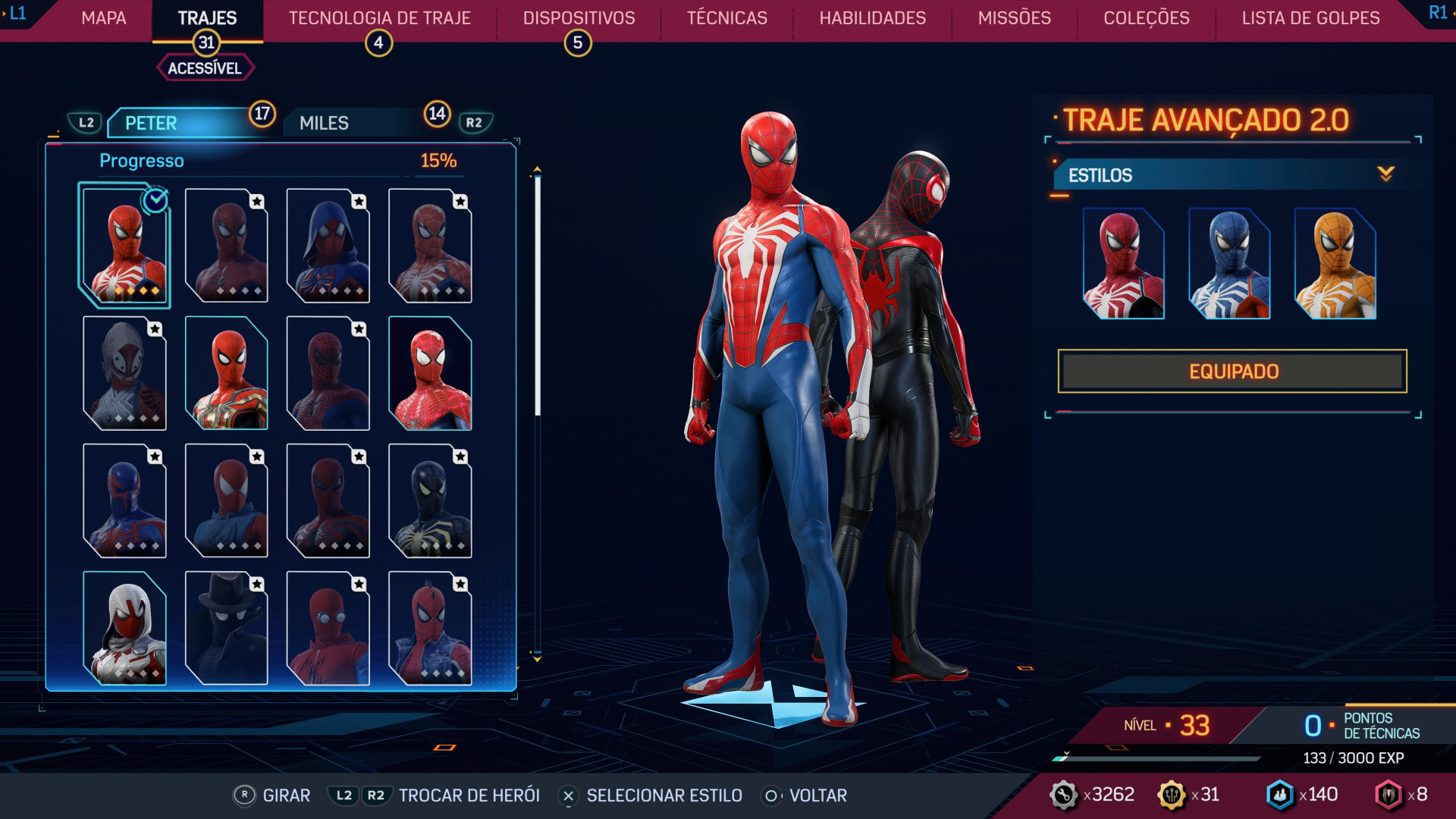Show the Habilidades tab

(x=872, y=18)
